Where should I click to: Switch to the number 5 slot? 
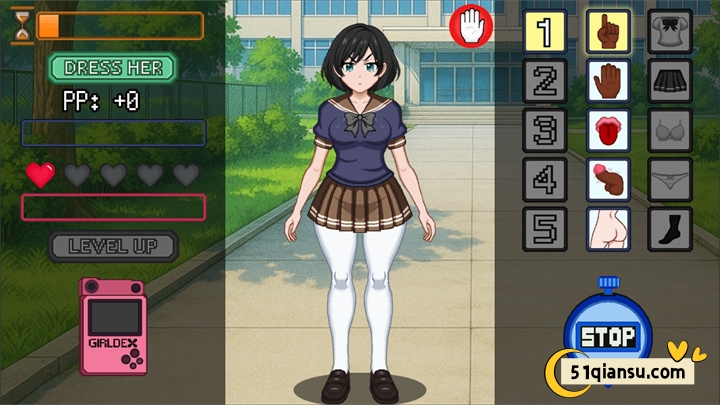click(x=545, y=229)
